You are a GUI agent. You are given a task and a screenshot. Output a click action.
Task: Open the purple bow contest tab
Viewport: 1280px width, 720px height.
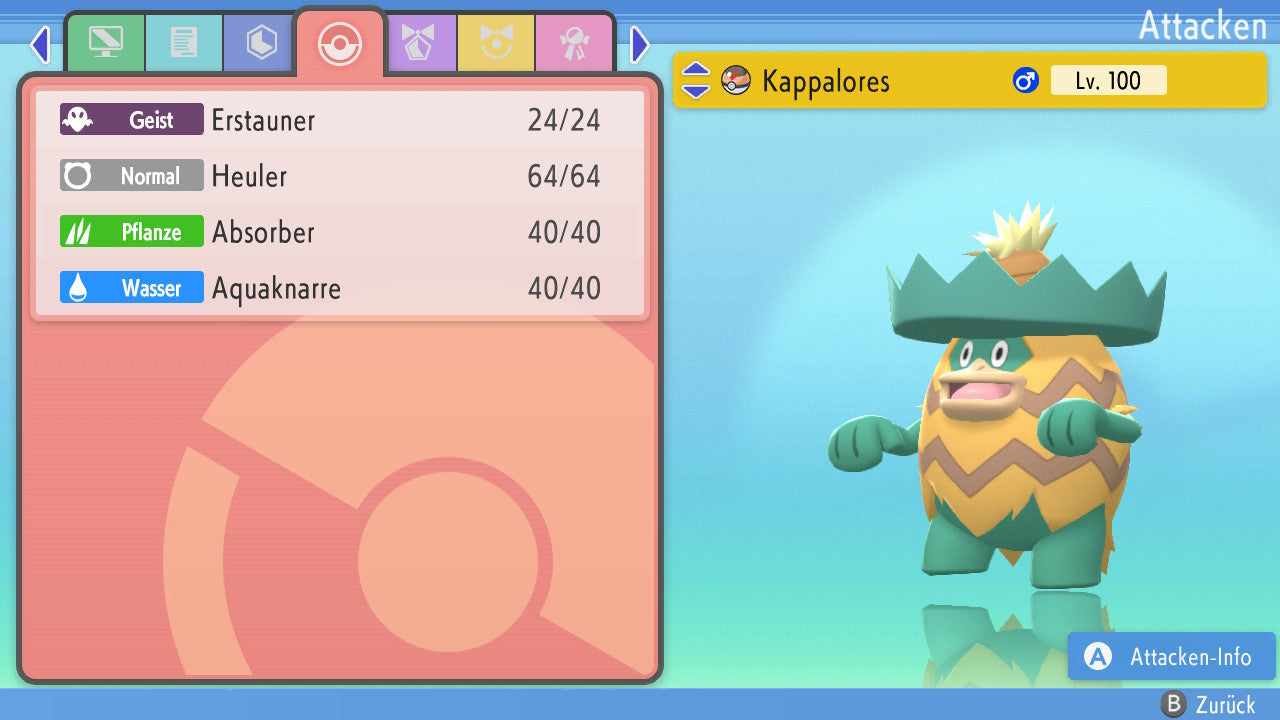click(418, 43)
